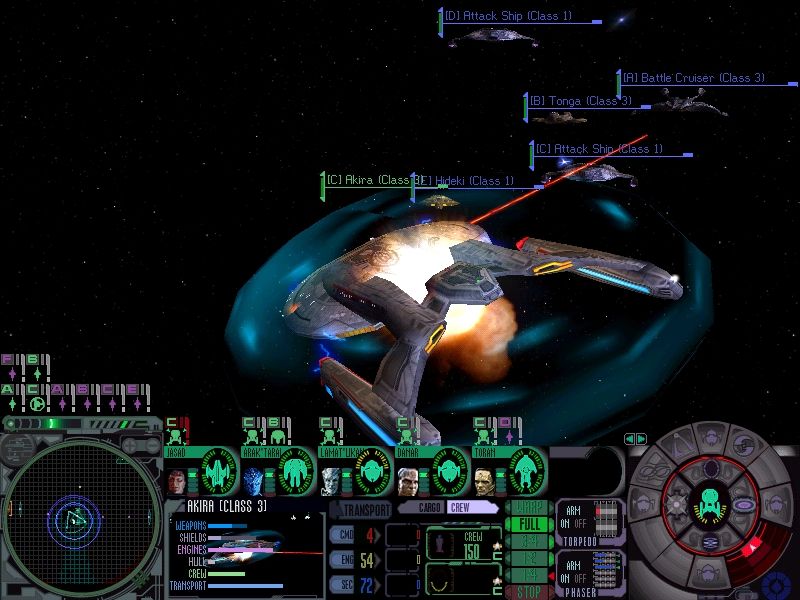The image size is (800, 600).
Task: Toggle the torpedo arm switch
Action: click(573, 520)
